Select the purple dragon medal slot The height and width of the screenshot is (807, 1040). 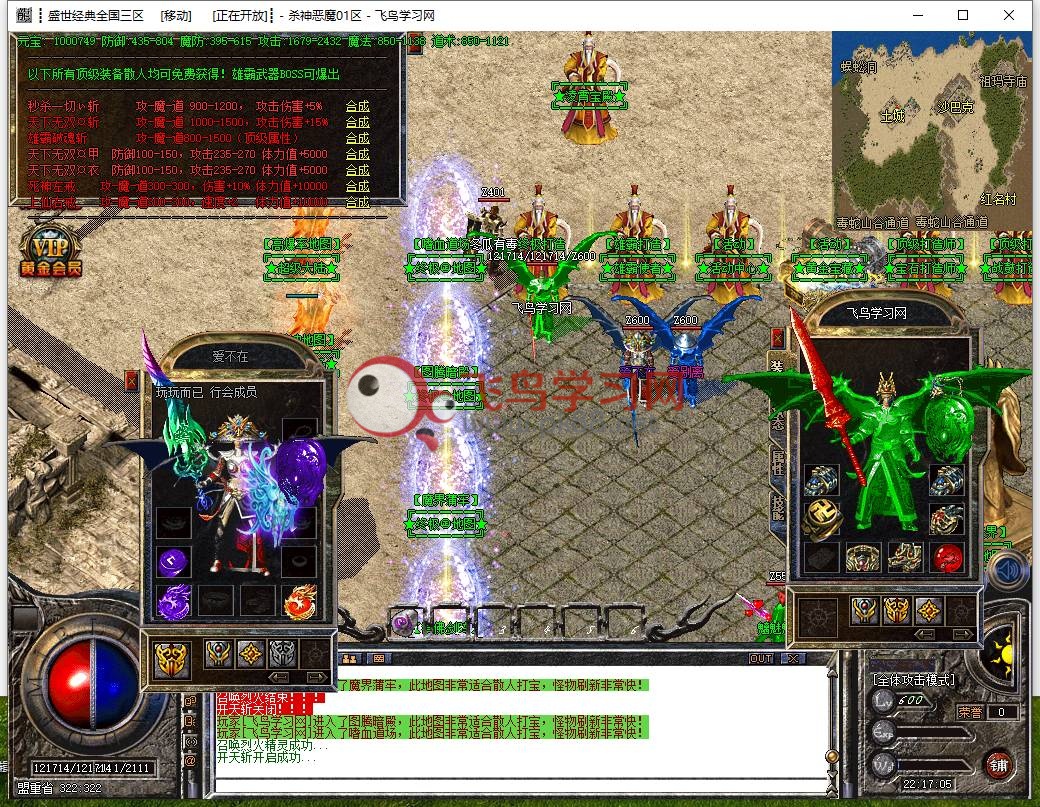[x=173, y=600]
